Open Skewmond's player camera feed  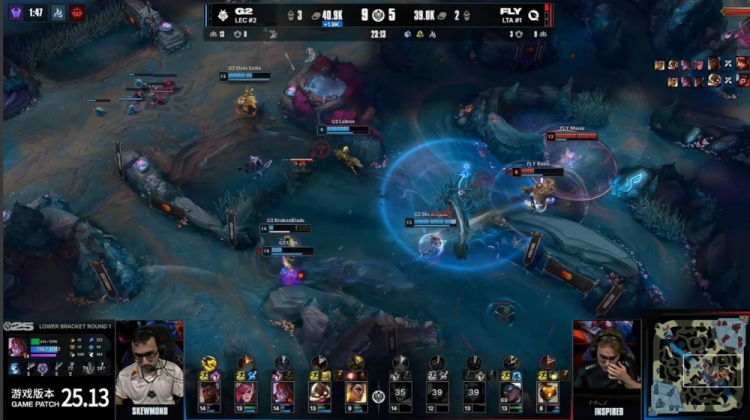[x=149, y=365]
